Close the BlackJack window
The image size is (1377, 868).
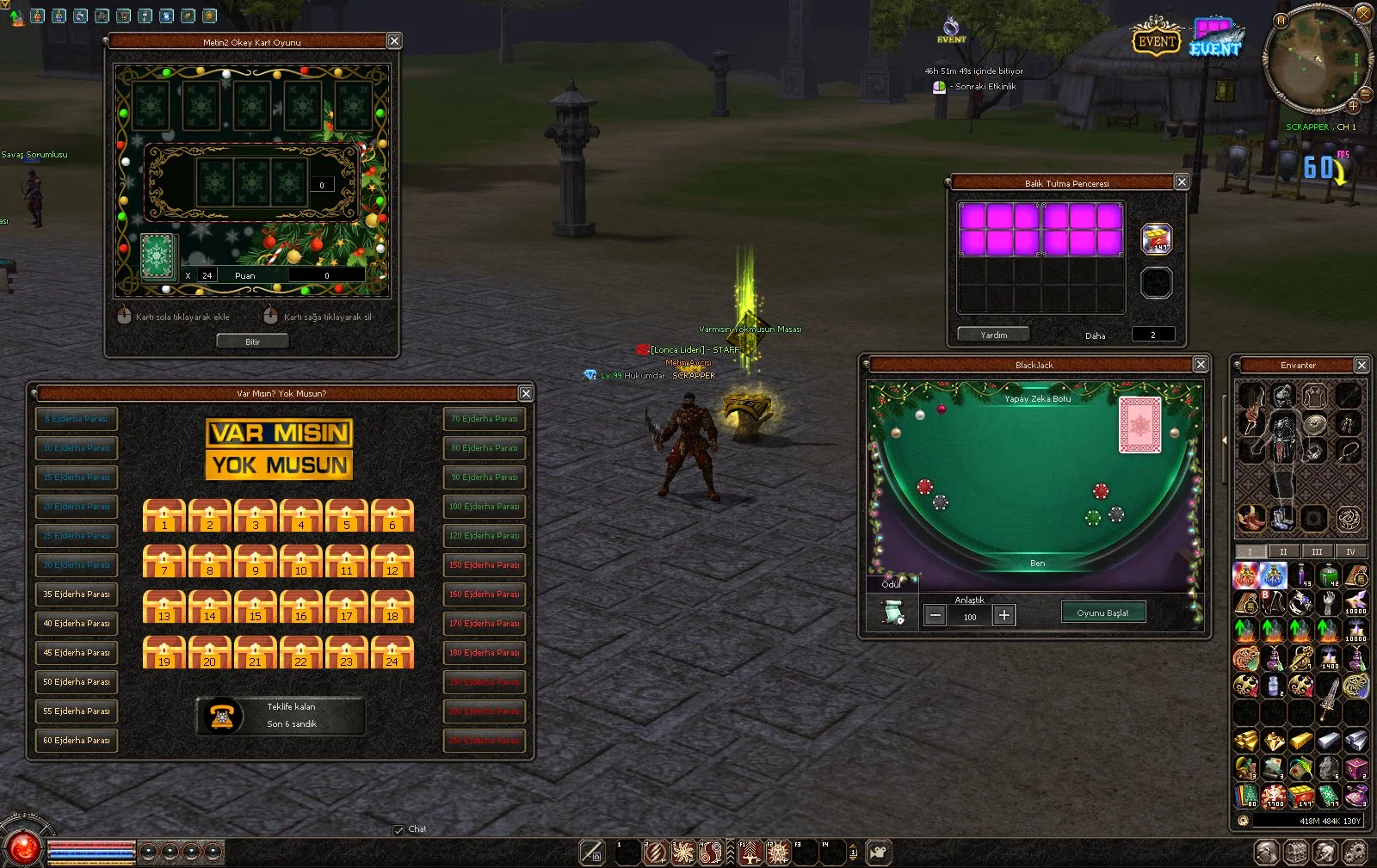click(1201, 365)
